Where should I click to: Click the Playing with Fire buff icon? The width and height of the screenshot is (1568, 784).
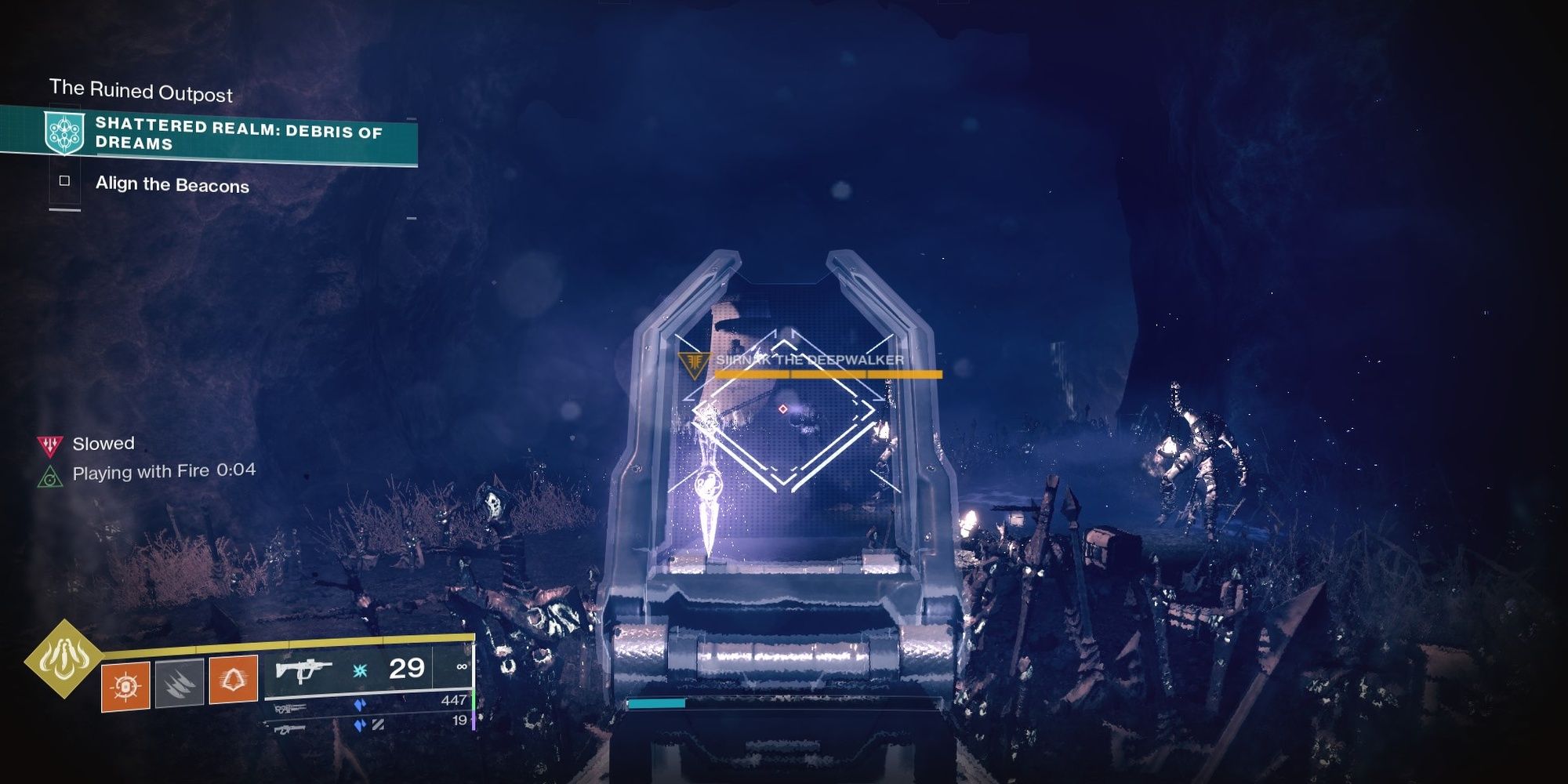(x=49, y=476)
